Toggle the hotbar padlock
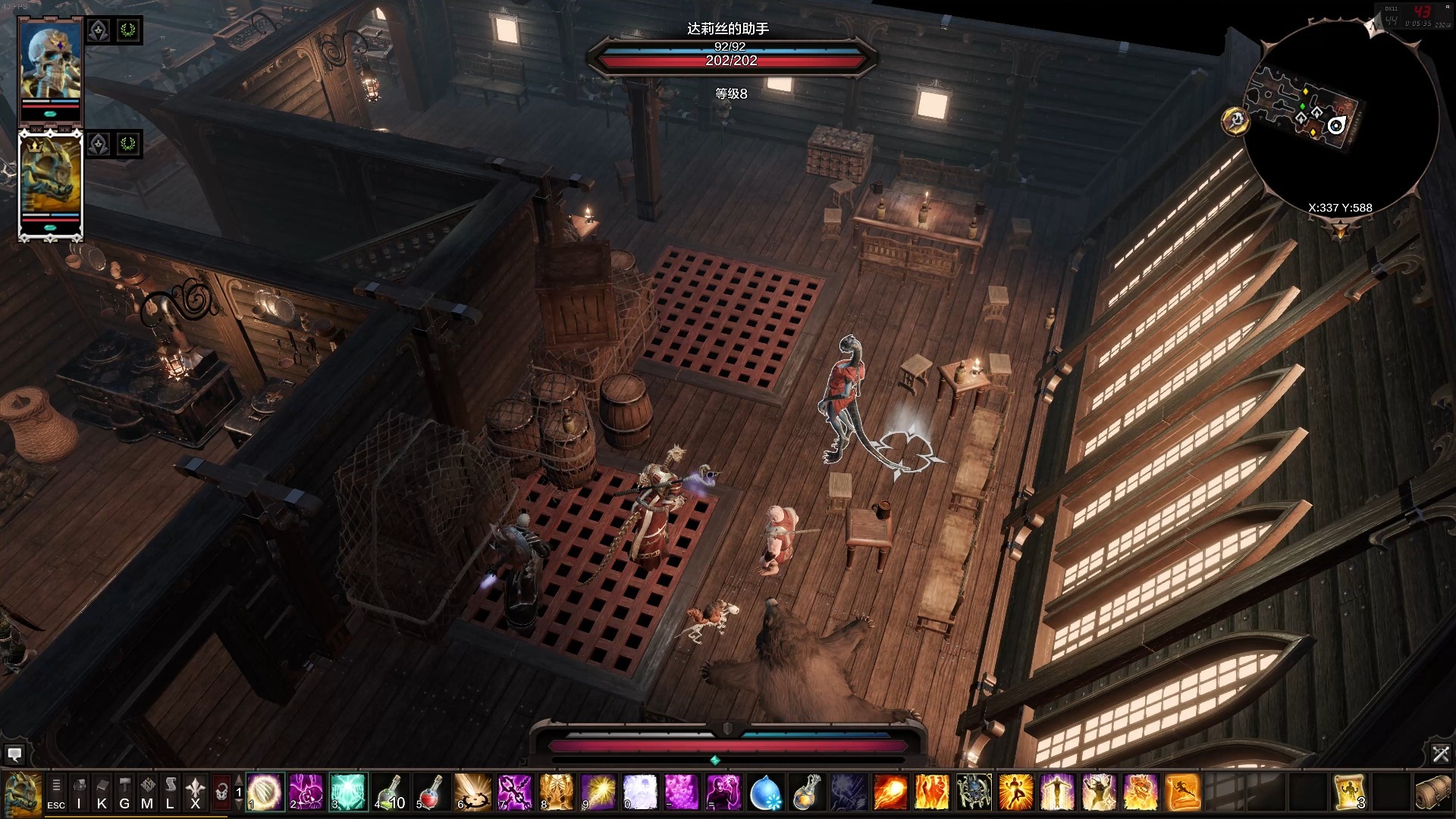 [221, 792]
